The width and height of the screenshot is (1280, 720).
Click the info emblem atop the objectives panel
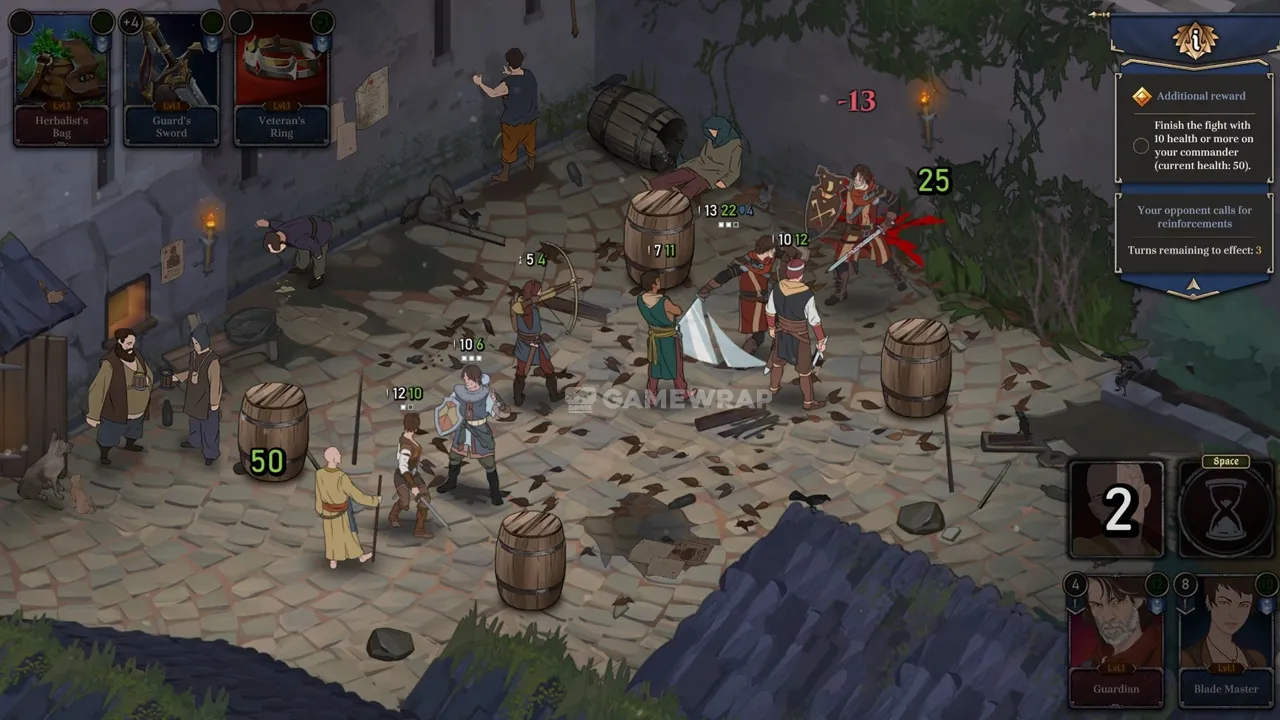click(1196, 40)
